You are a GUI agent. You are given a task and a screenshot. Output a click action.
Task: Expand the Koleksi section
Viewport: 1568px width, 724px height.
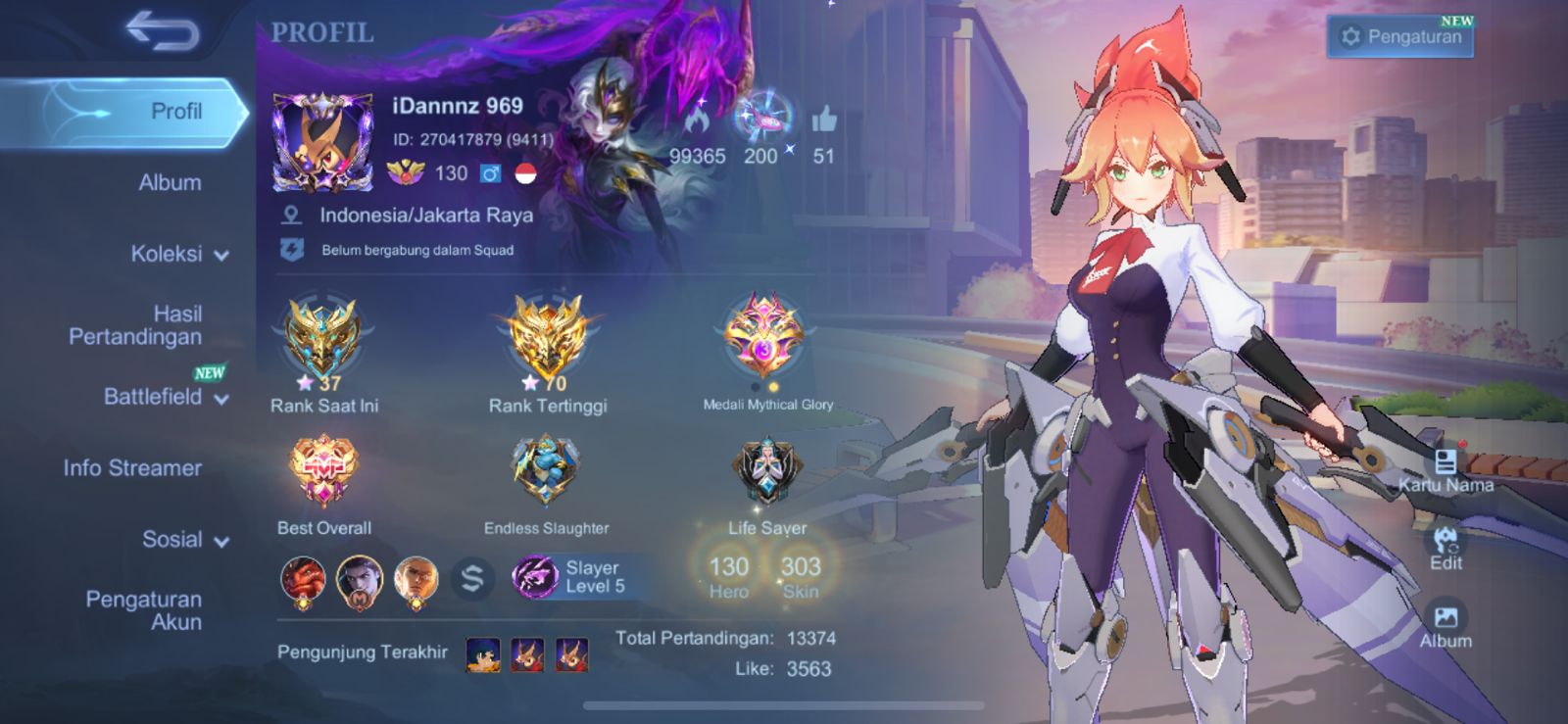179,254
